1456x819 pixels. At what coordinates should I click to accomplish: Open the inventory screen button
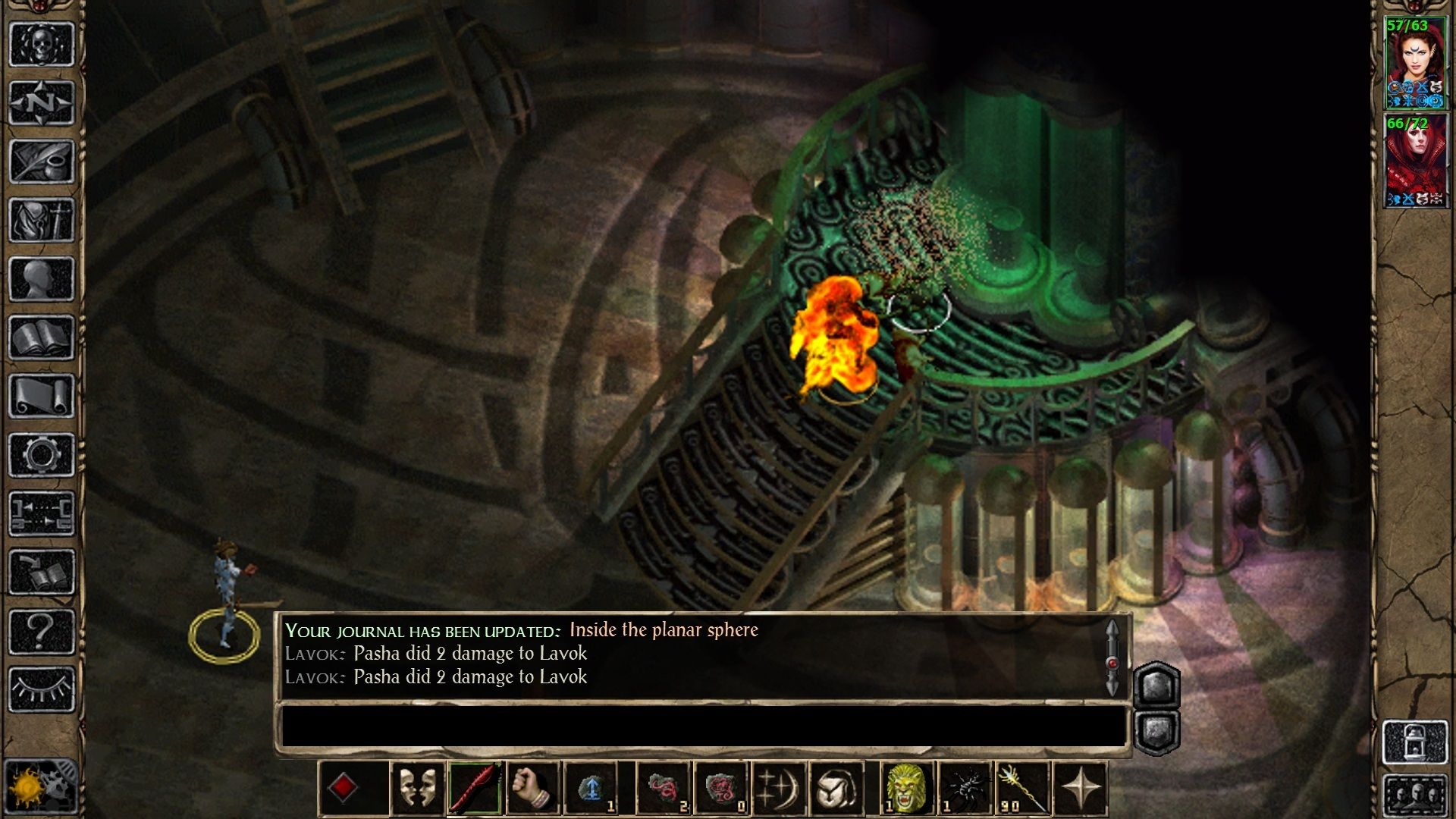point(42,220)
